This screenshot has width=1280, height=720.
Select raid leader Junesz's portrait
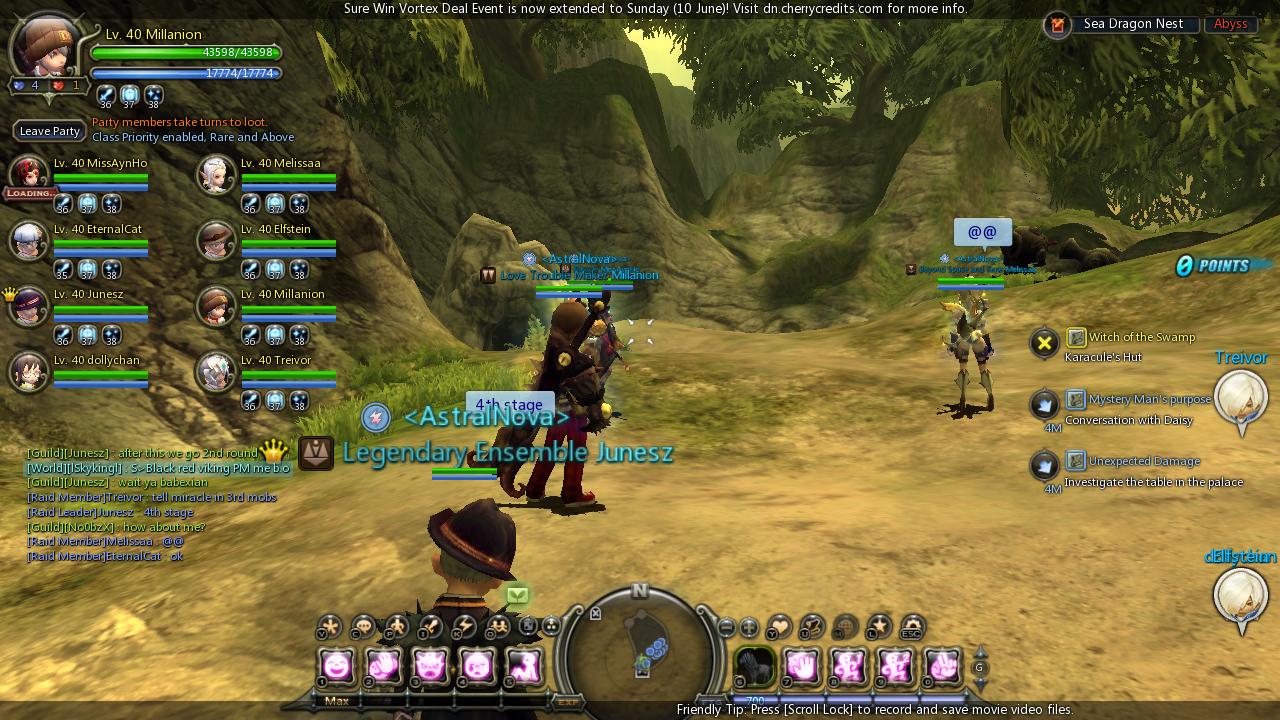click(29, 306)
